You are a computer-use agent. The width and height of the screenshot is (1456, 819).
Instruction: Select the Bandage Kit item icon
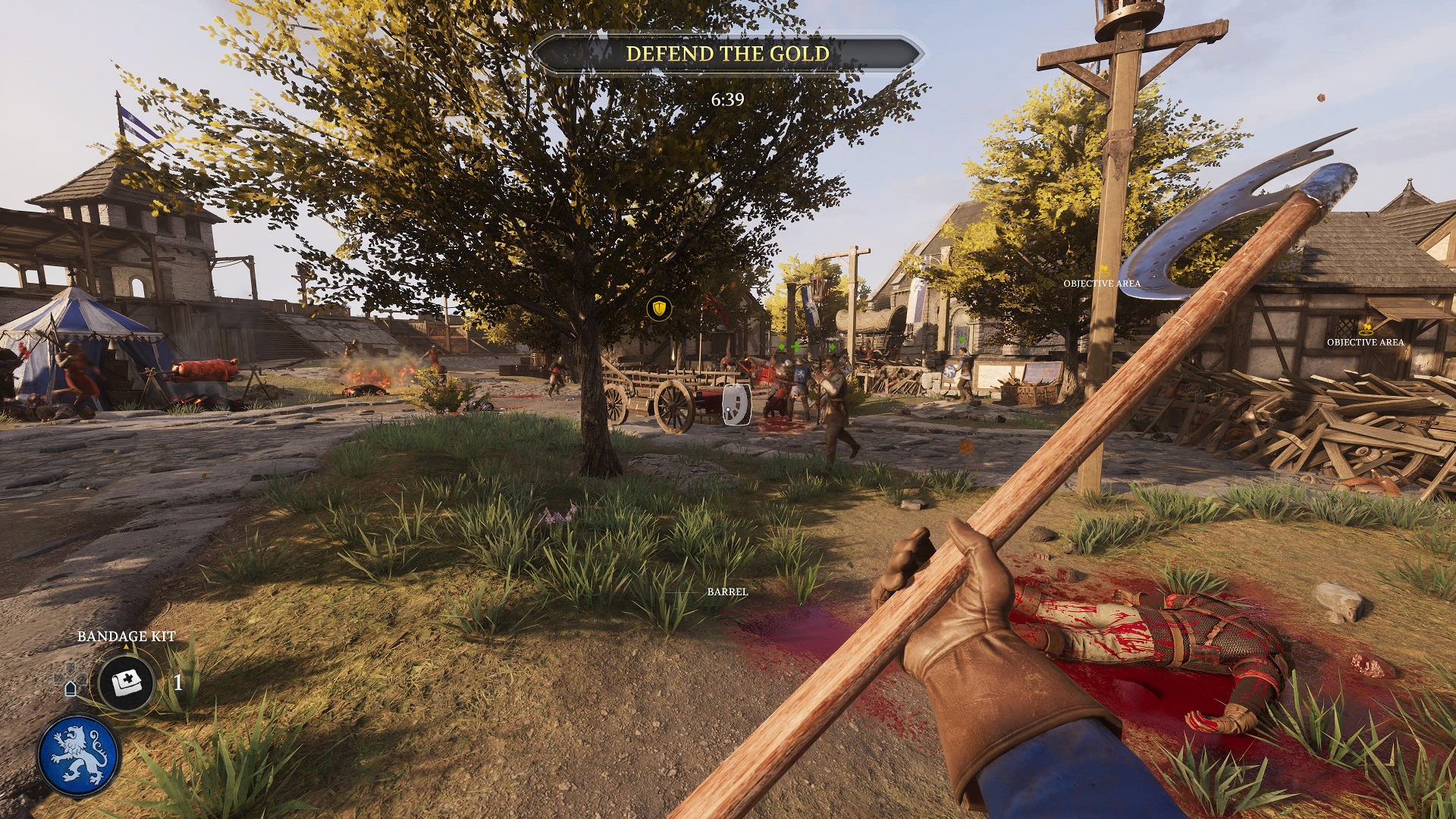pos(127,683)
